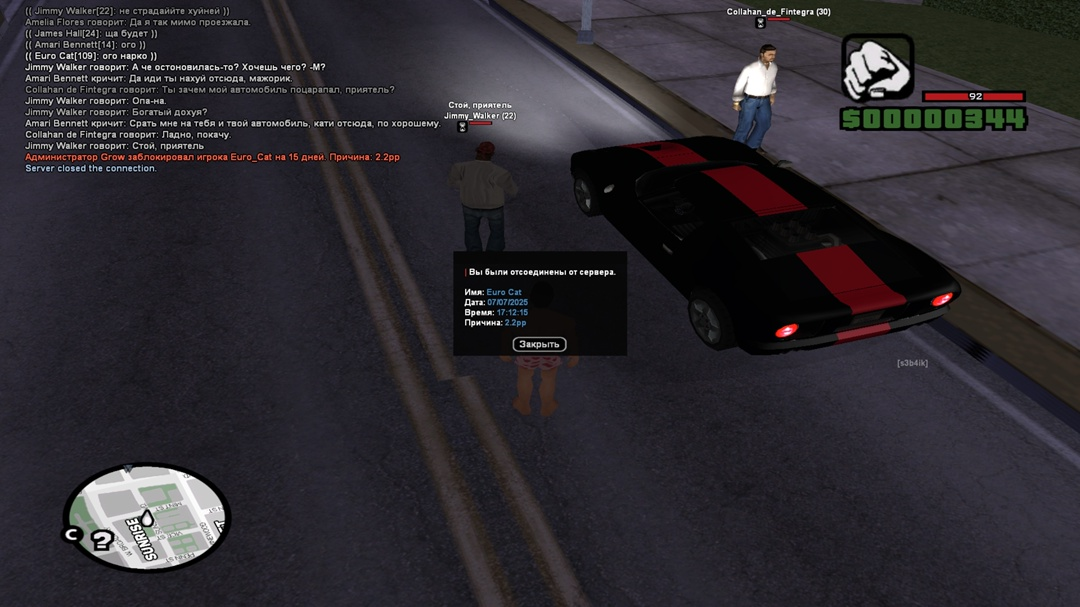Select the fist weapon icon
1080x607 pixels.
click(x=877, y=68)
